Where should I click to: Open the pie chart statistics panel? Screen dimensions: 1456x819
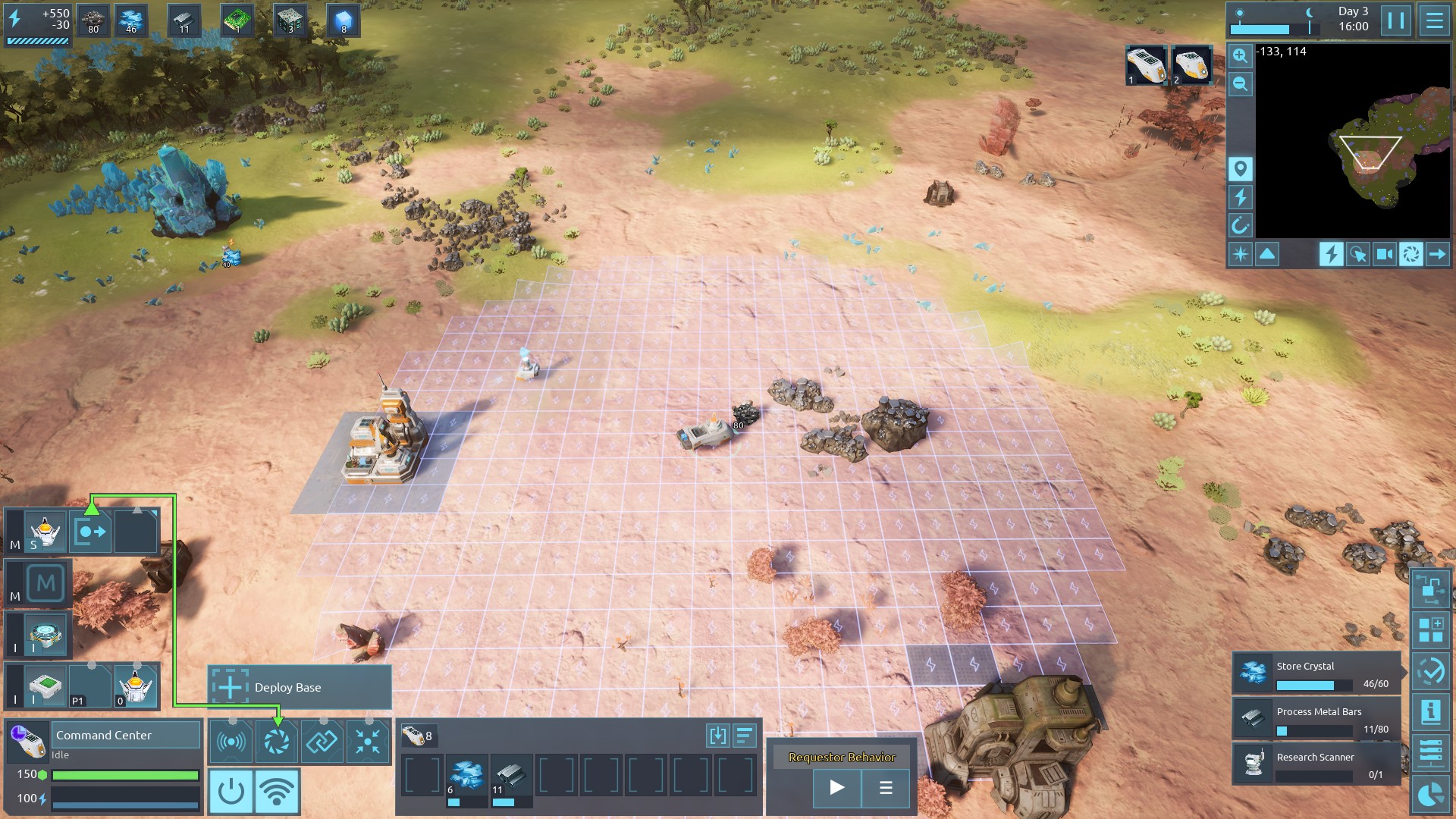point(1431,795)
